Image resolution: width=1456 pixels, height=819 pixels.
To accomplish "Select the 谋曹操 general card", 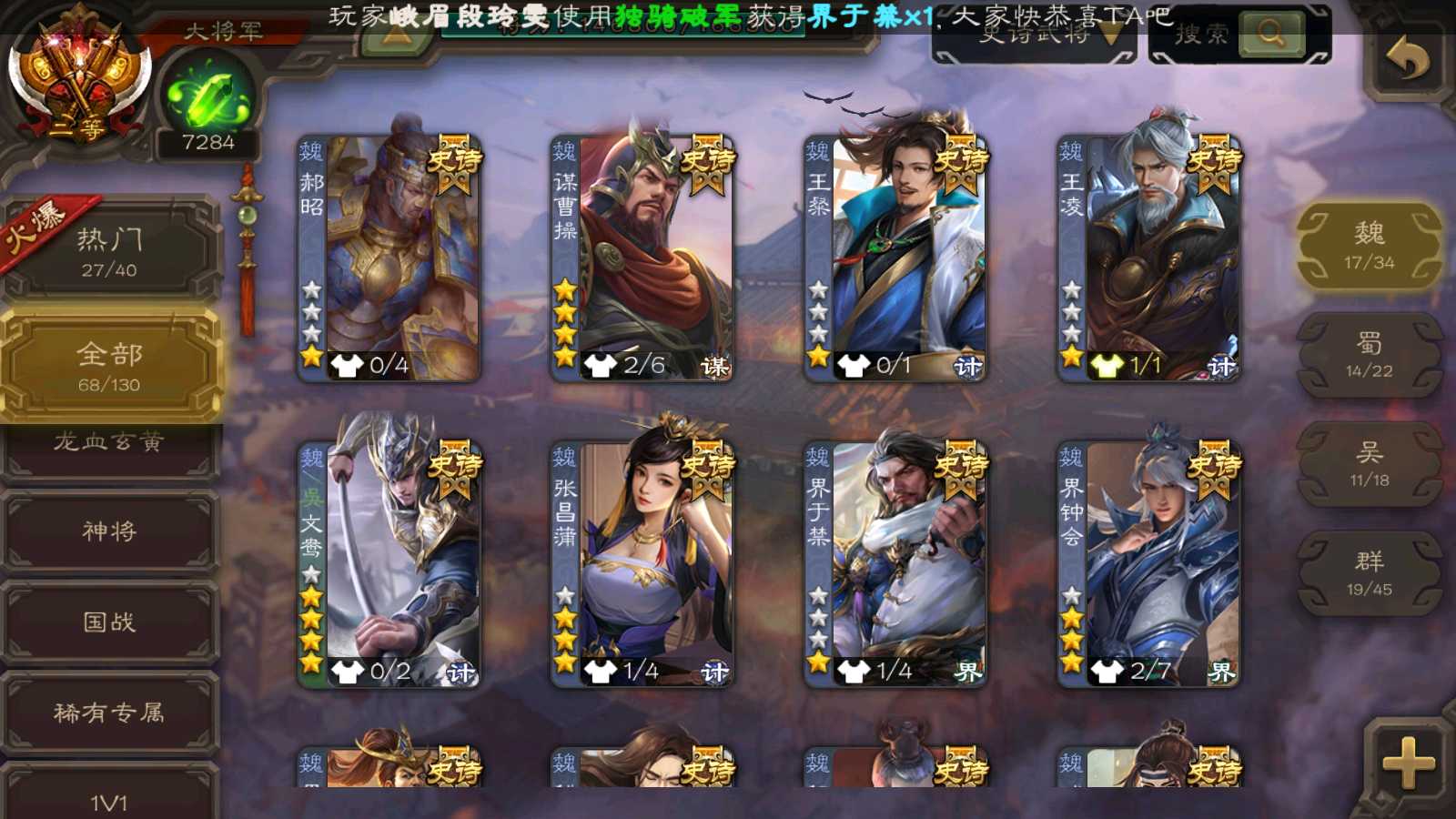I will [x=642, y=258].
